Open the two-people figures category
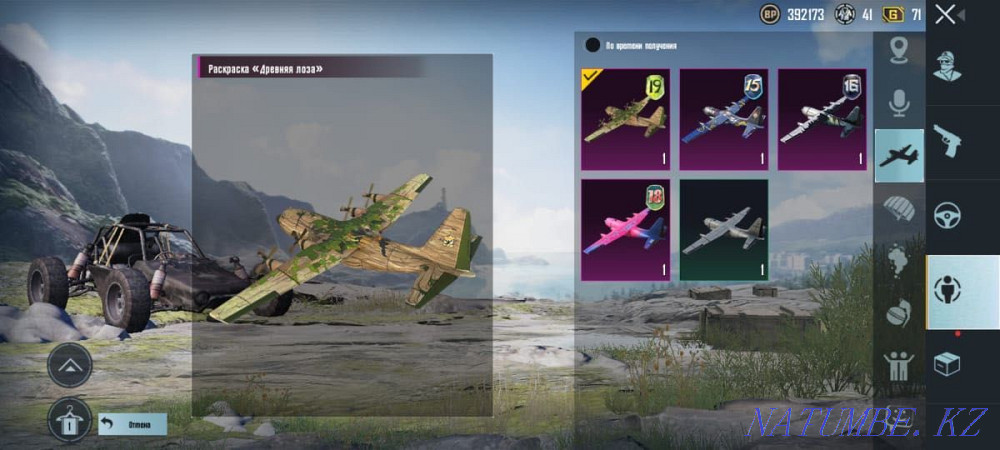The image size is (1000, 450). point(899,366)
